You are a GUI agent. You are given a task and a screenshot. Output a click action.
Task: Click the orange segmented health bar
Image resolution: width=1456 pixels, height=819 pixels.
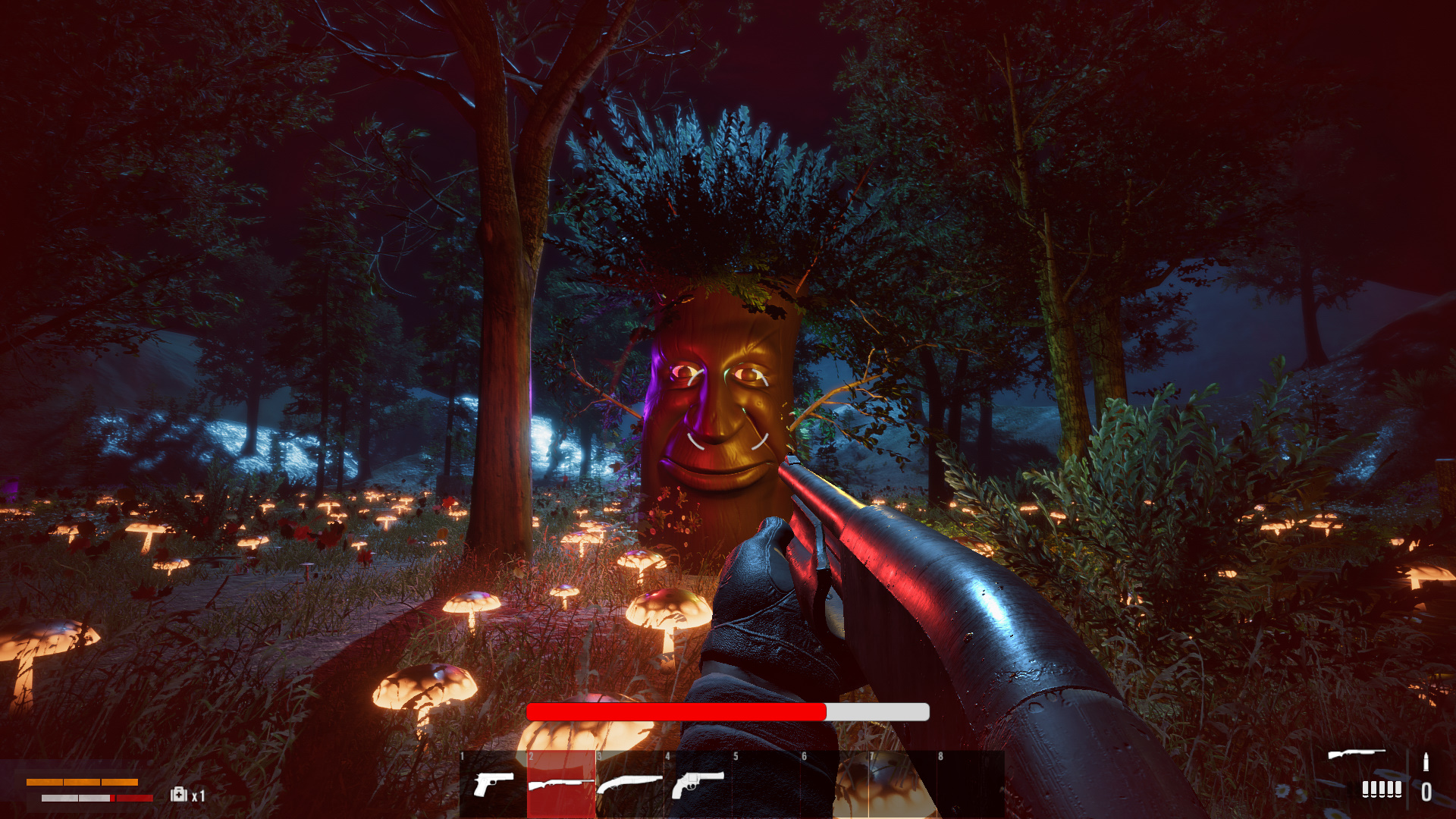pyautogui.click(x=82, y=782)
